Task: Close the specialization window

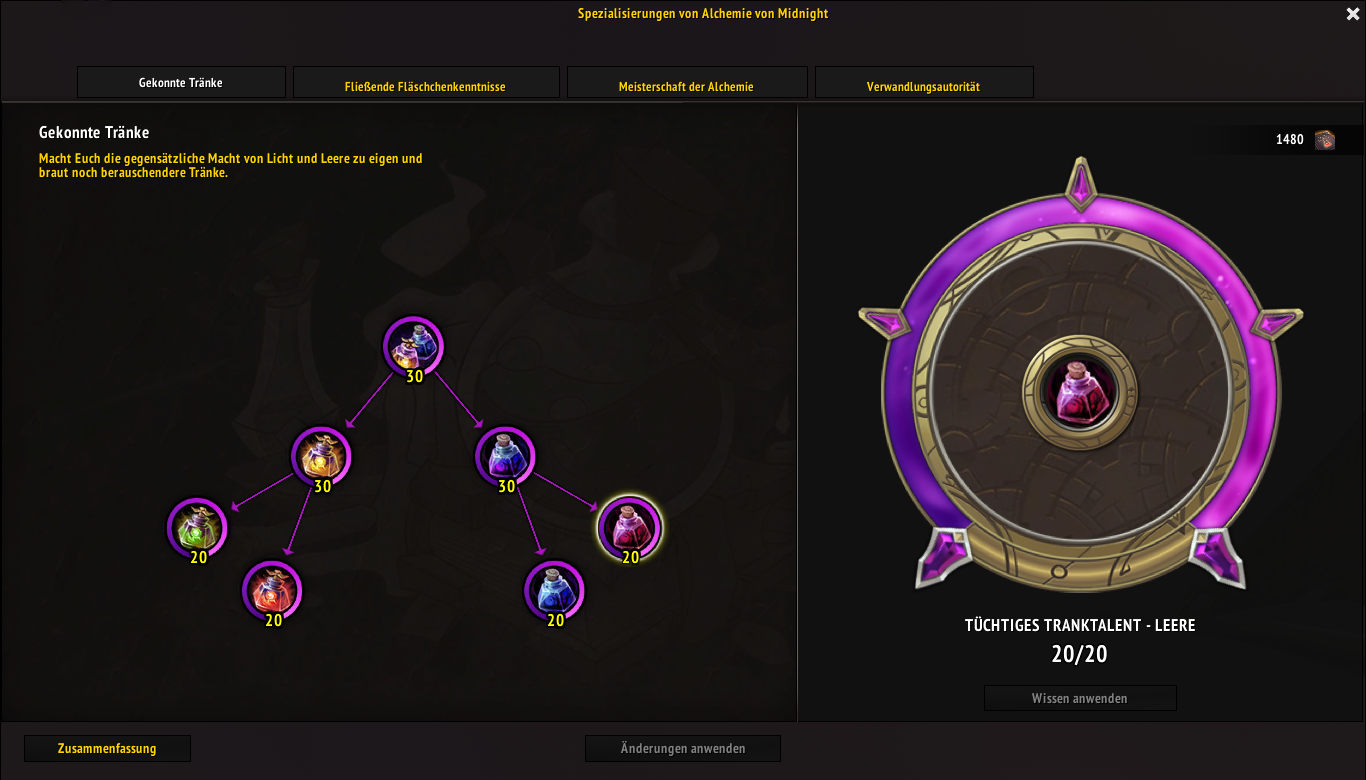Action: [1352, 14]
